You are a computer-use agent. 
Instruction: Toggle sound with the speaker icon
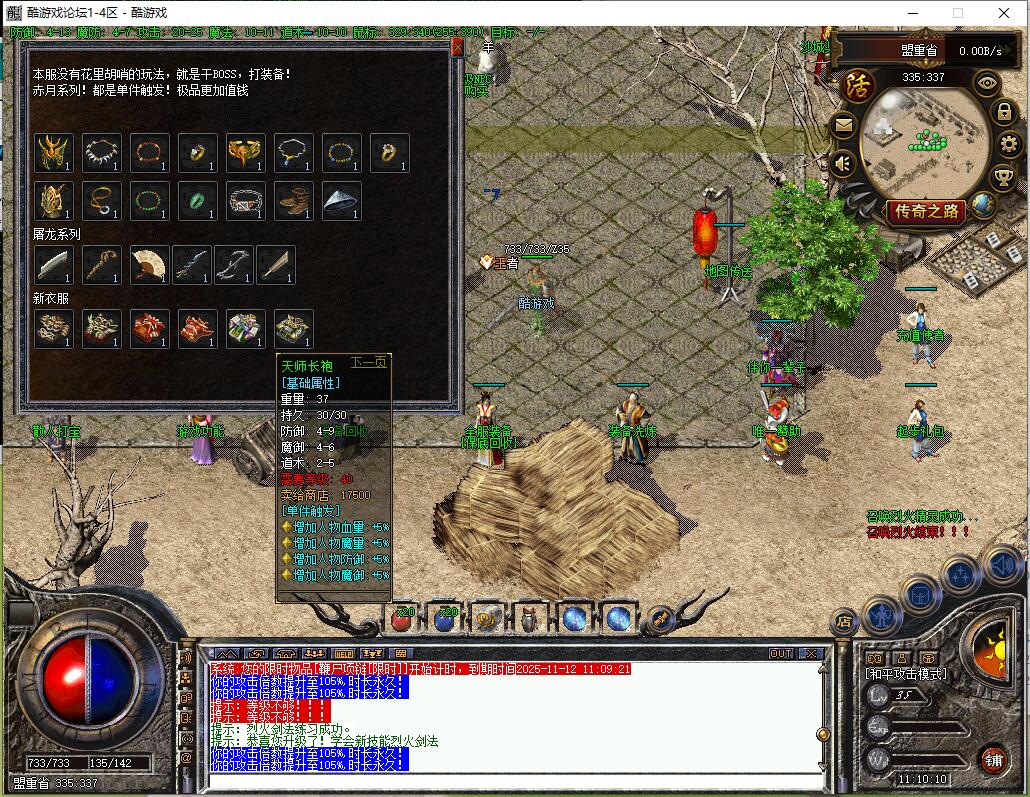pyautogui.click(x=843, y=162)
